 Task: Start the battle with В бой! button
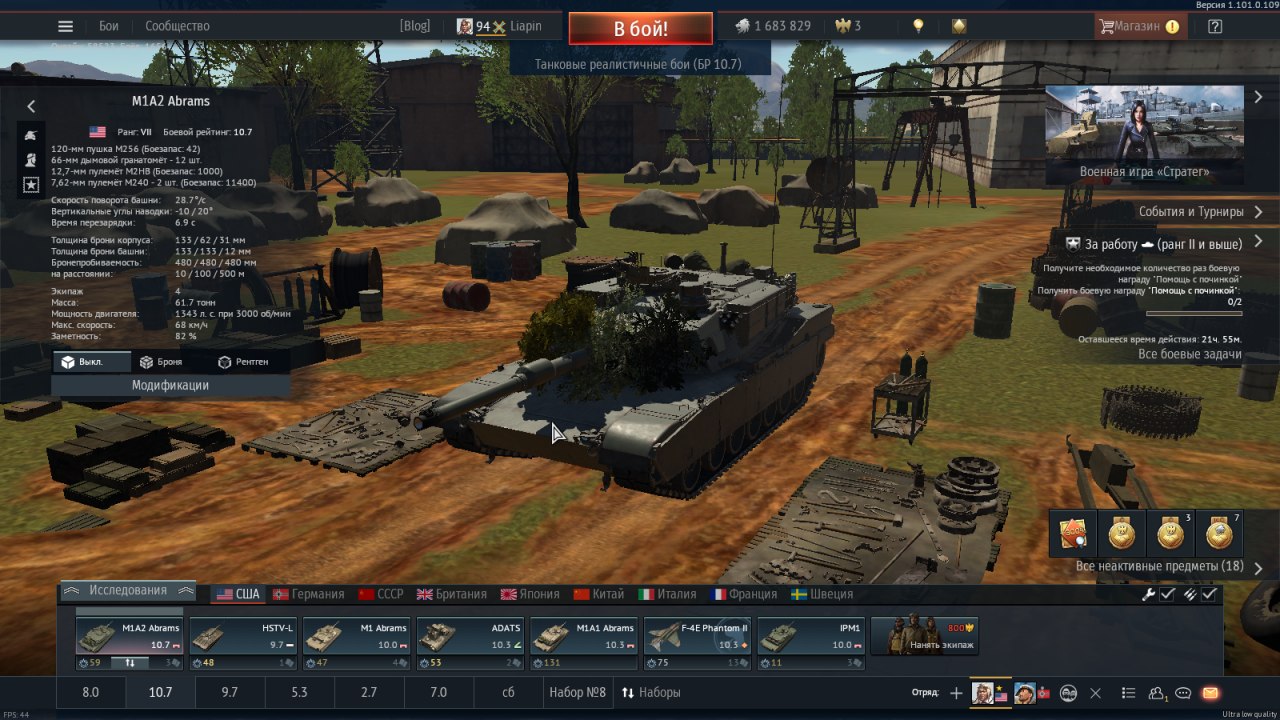[640, 28]
